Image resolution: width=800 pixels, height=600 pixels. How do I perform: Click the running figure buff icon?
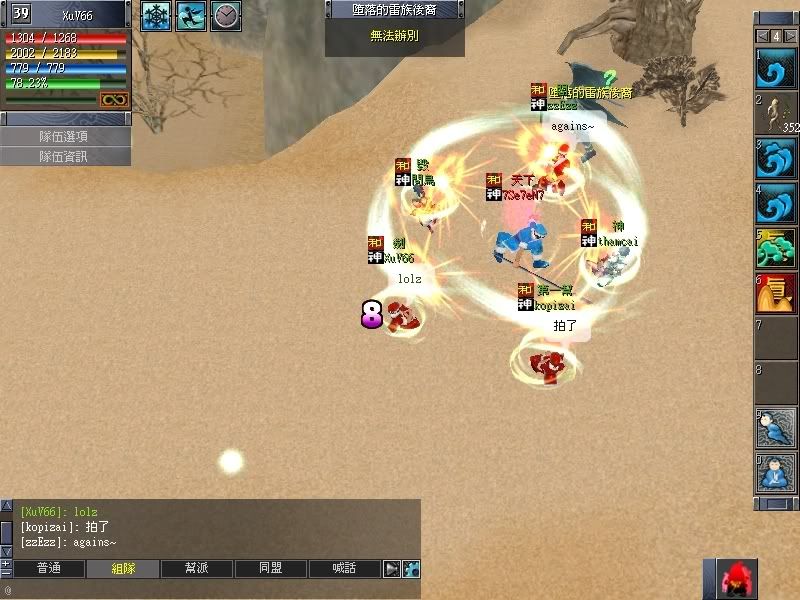click(191, 16)
